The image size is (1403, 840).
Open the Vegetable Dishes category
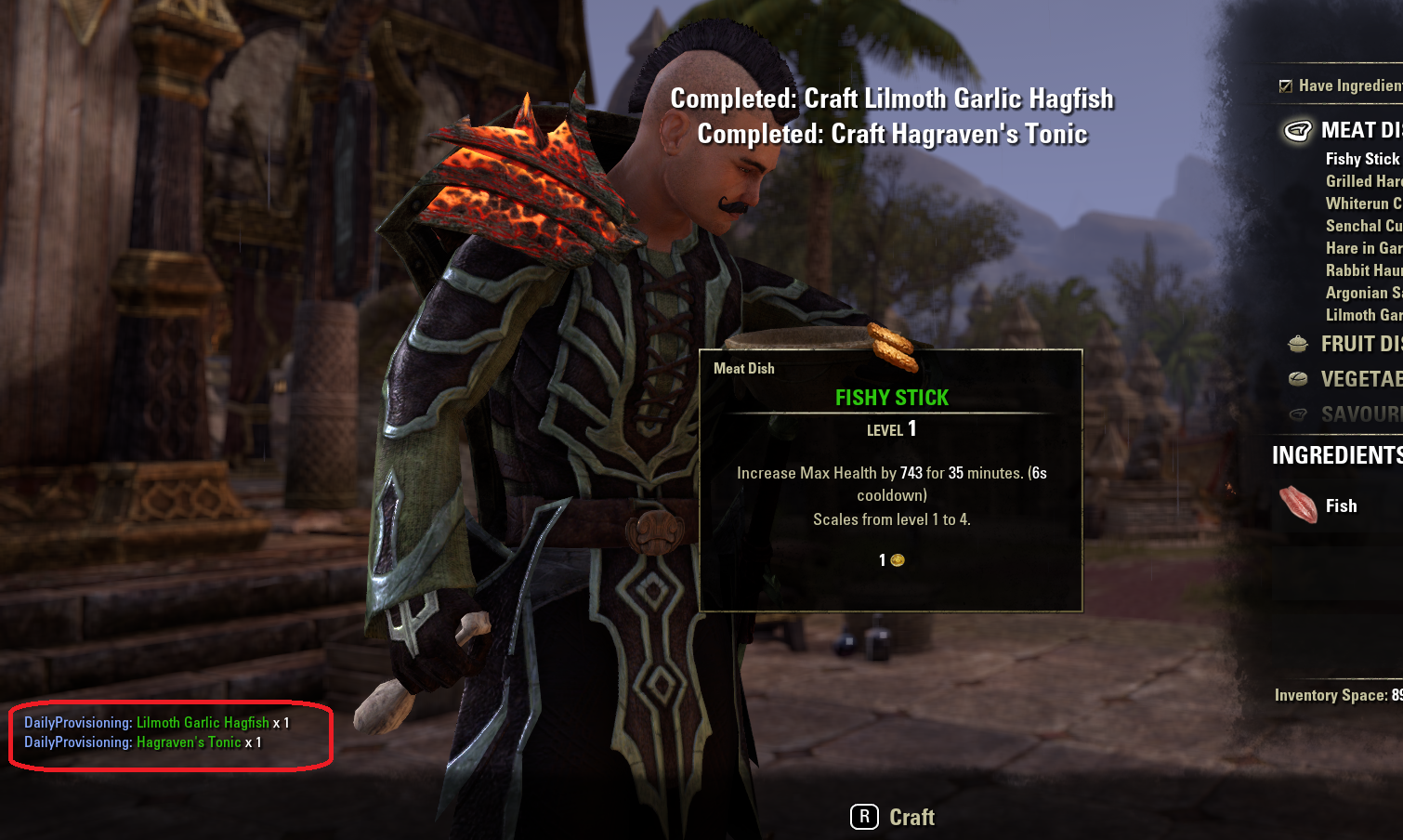(x=1360, y=379)
